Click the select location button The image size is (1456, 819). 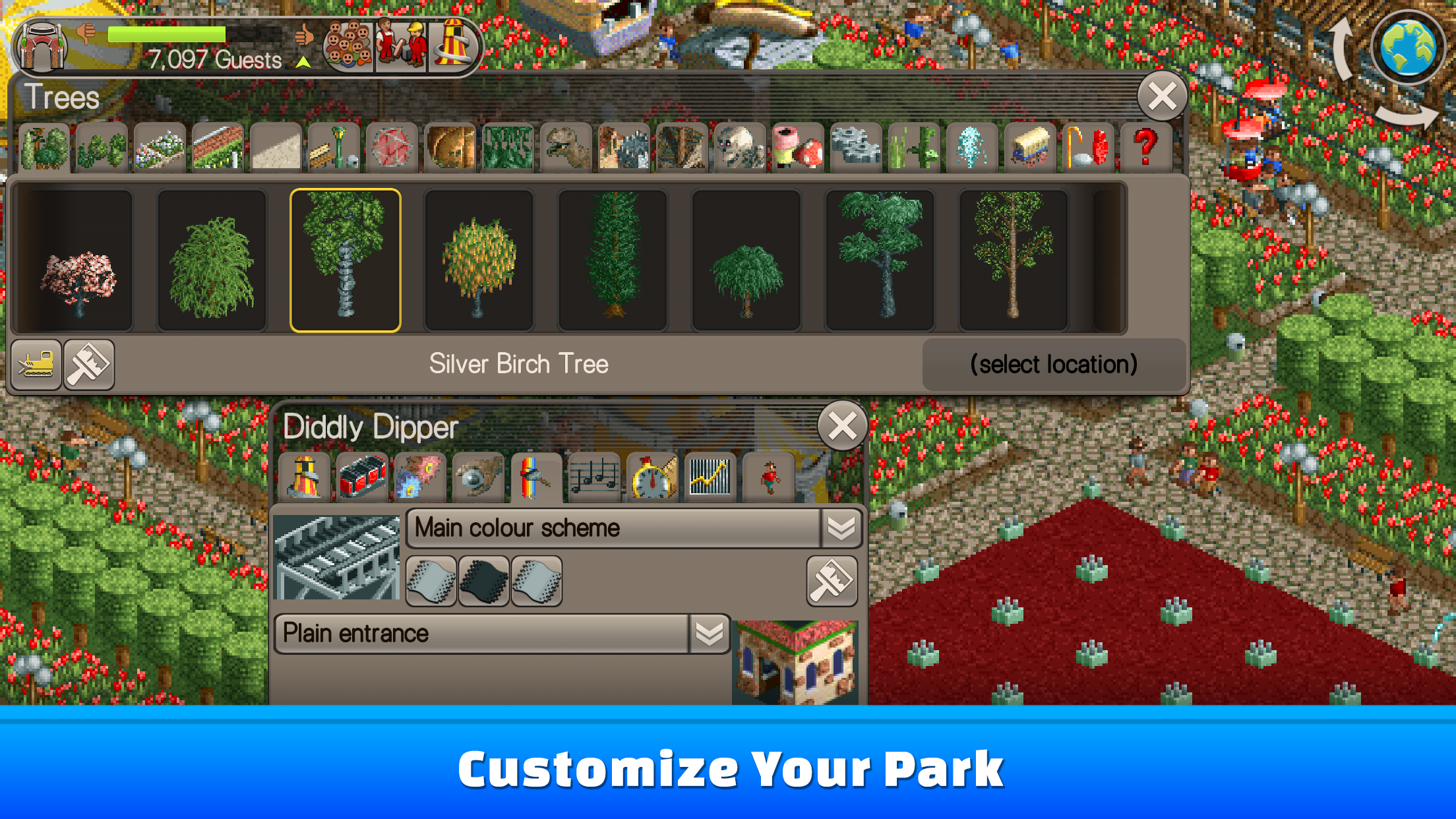coord(1053,364)
